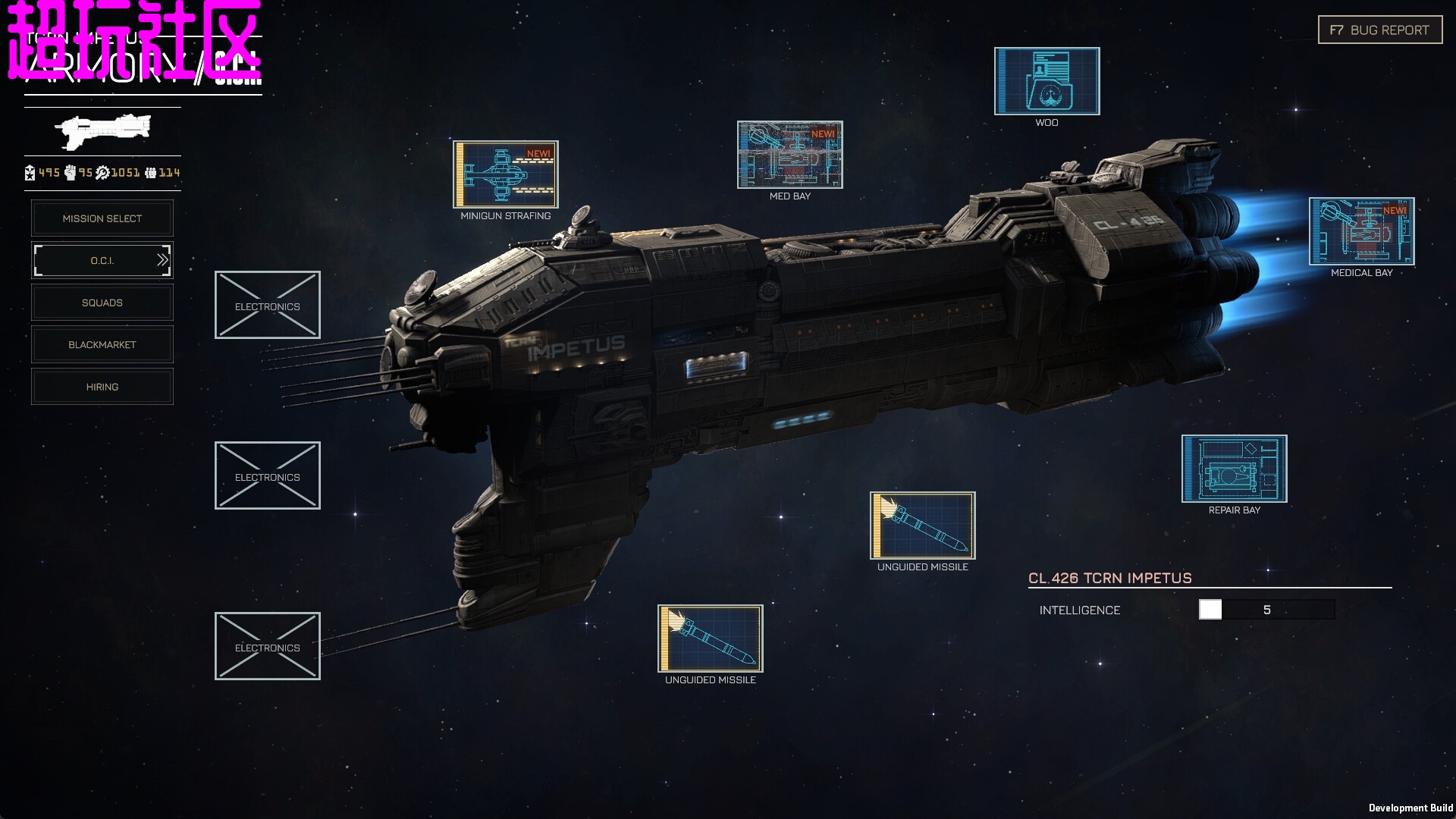Open the Hiring menu
Viewport: 1456px width, 819px height.
(102, 387)
